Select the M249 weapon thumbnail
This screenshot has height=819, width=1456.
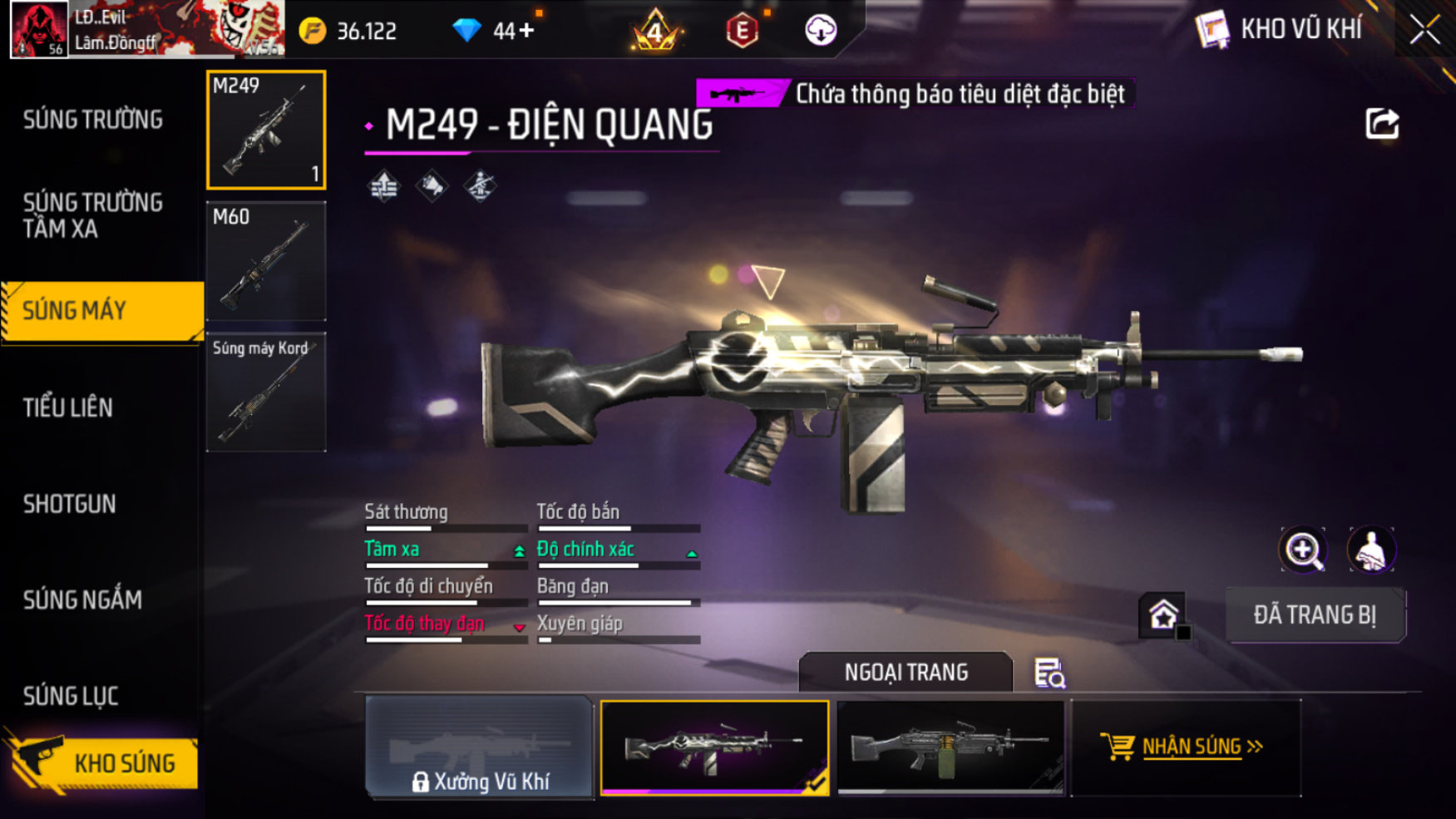[266, 130]
